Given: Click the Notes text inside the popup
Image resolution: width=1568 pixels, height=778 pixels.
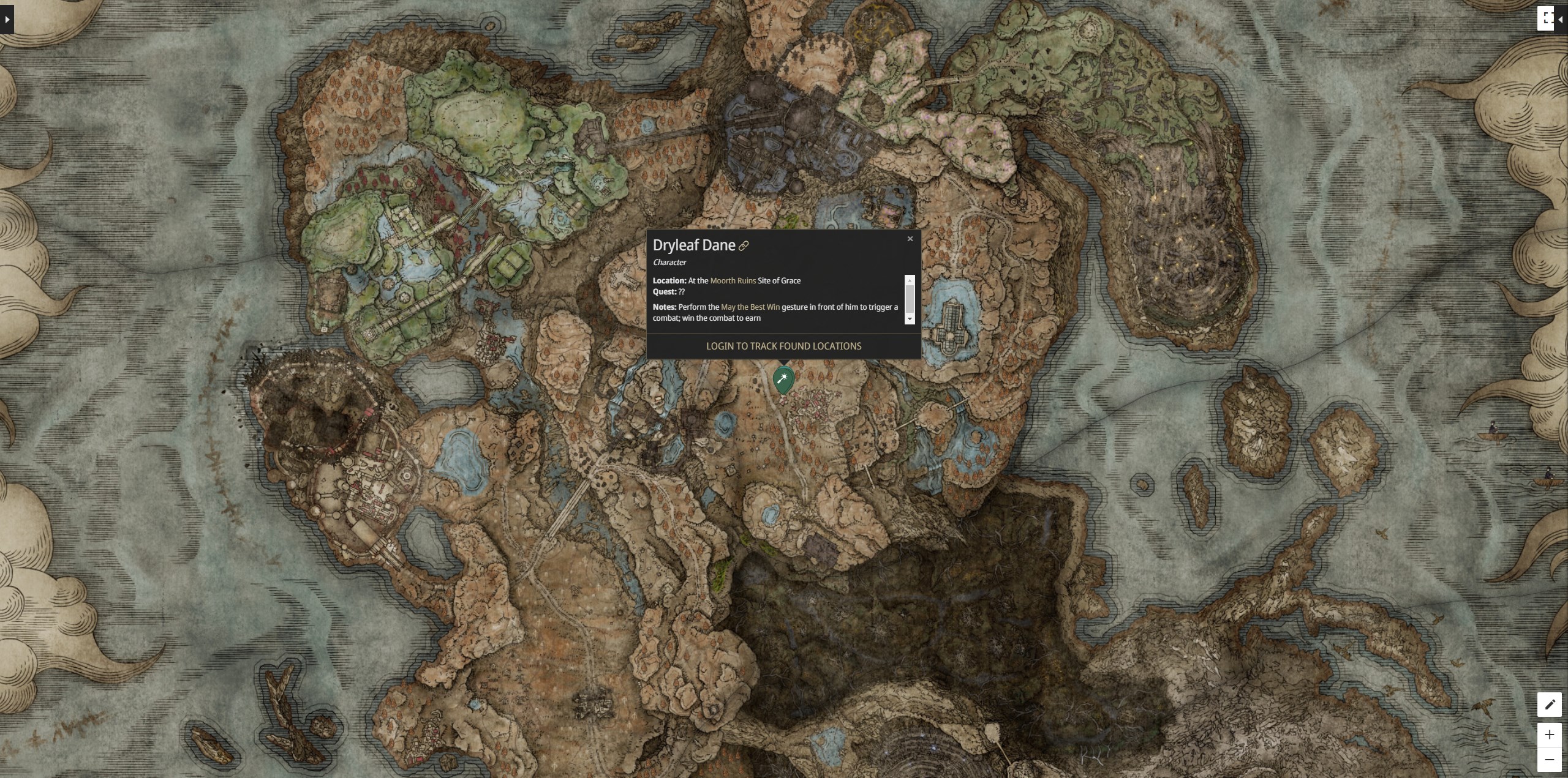Looking at the screenshot, I should [x=663, y=307].
